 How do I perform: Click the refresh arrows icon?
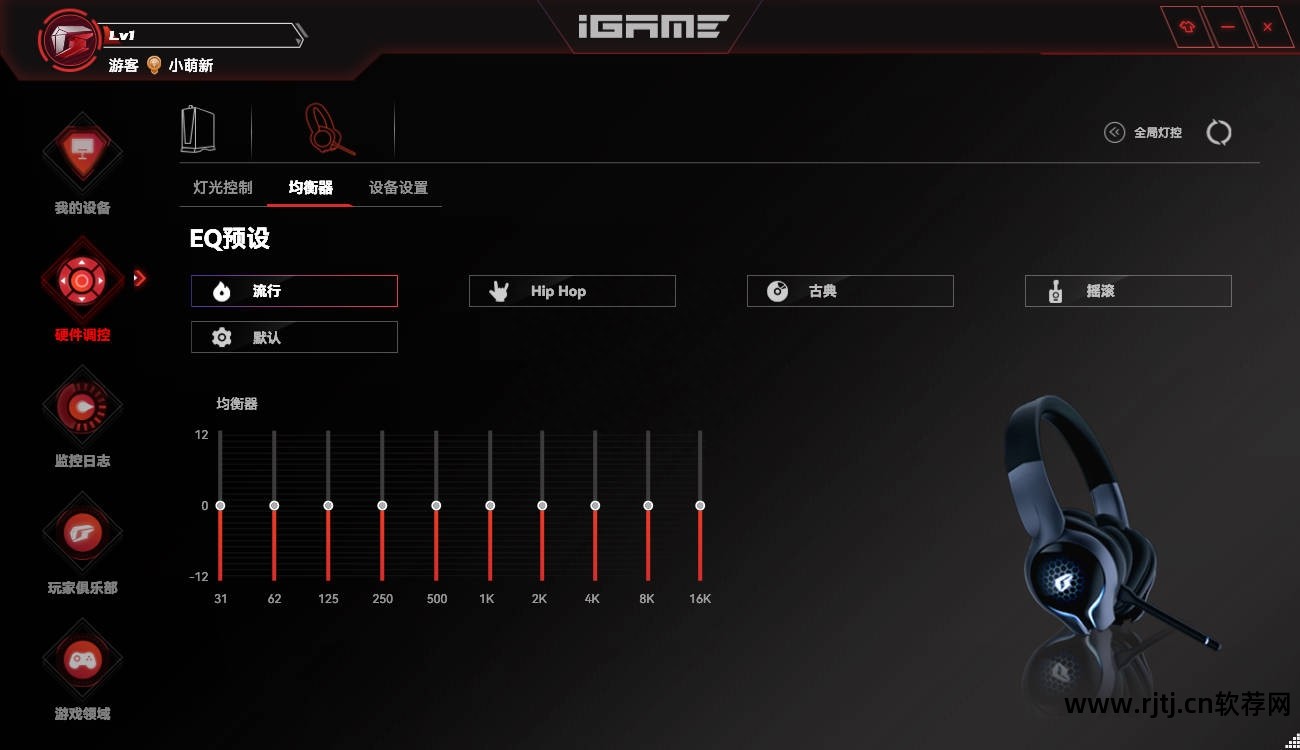1218,132
